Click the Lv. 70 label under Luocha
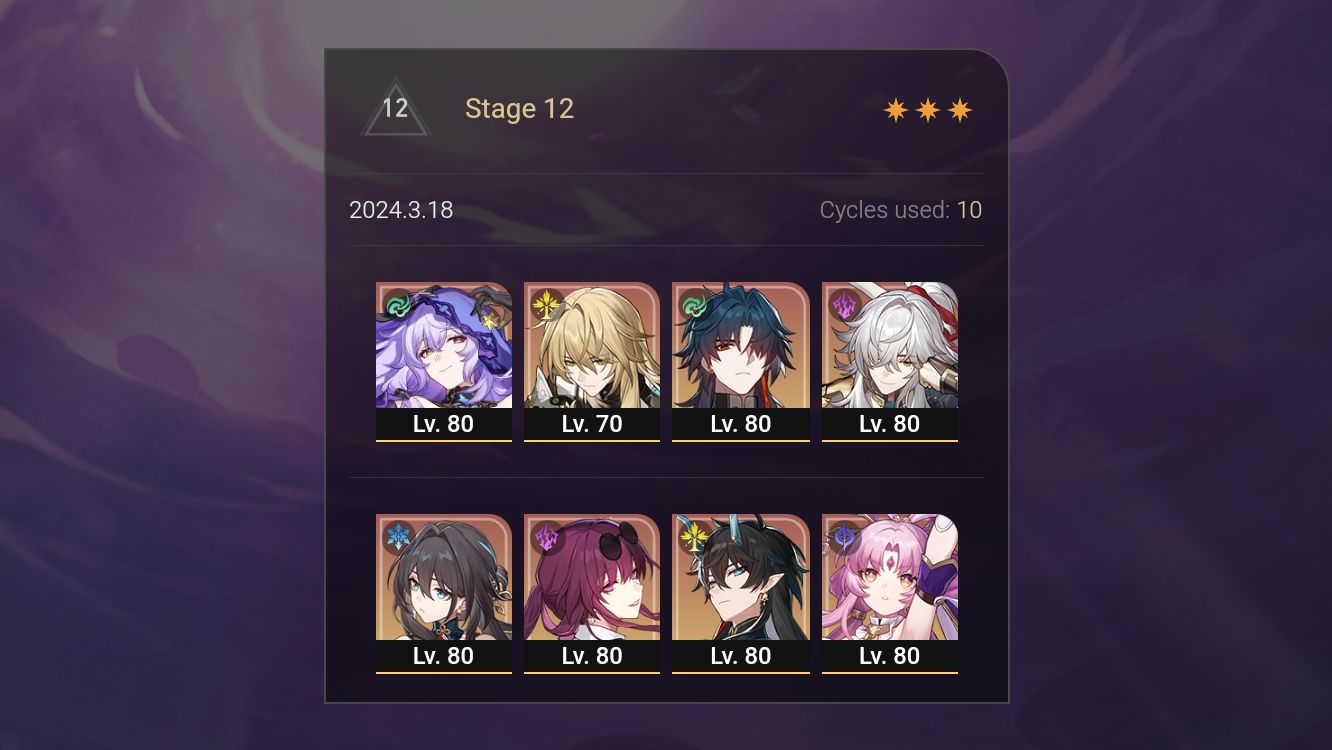 click(x=592, y=424)
